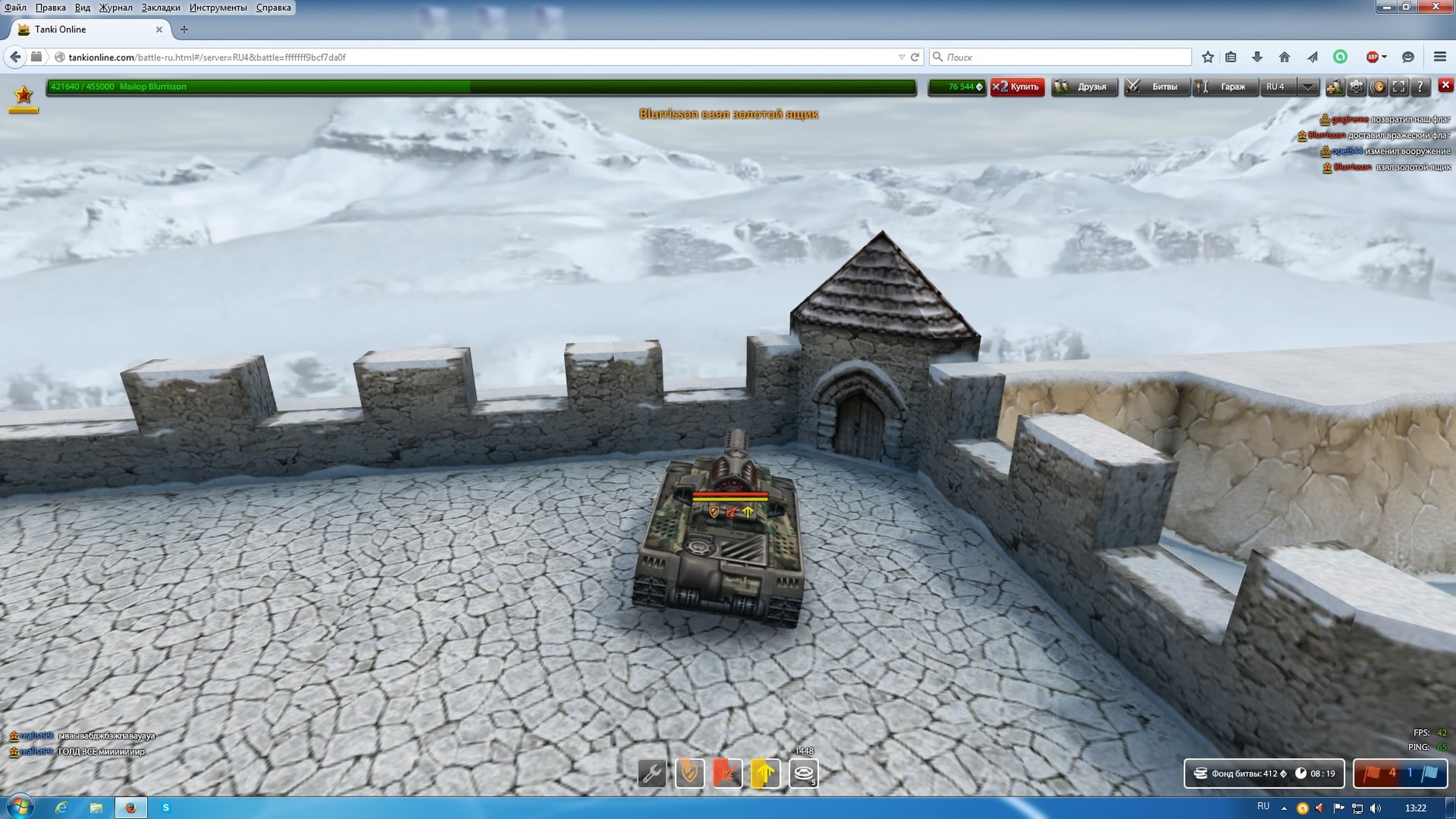Toggle the sound speaker button
Viewport: 1456px width, 819px height.
click(1378, 87)
